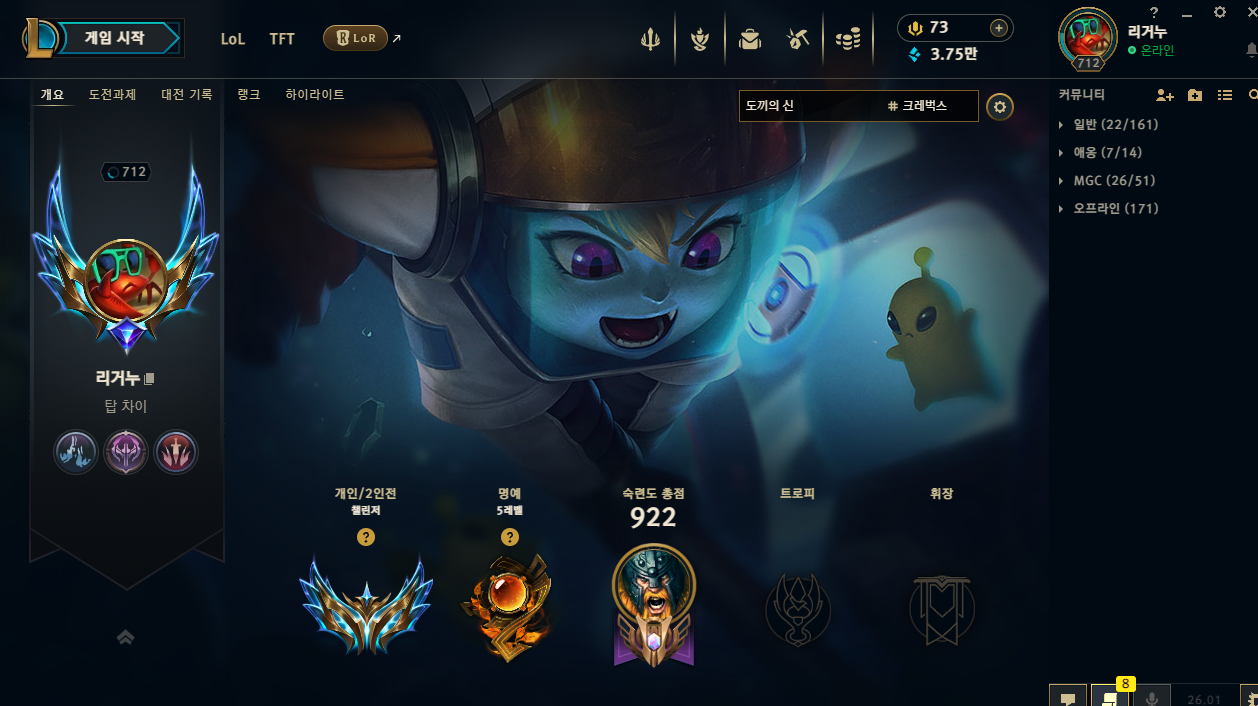Show the 하이라이트 tab
The image size is (1258, 706).
(314, 95)
